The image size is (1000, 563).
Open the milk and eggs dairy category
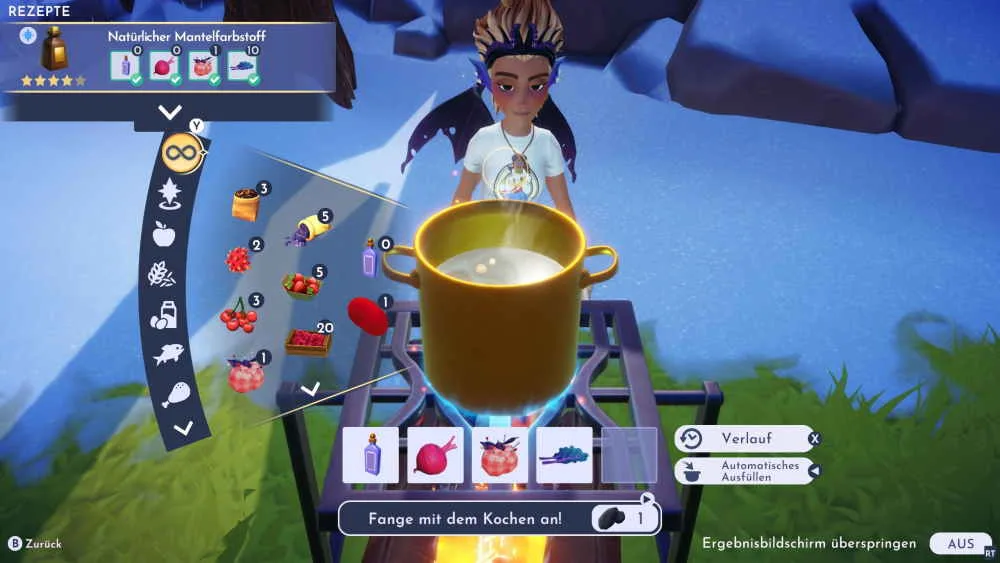162,314
